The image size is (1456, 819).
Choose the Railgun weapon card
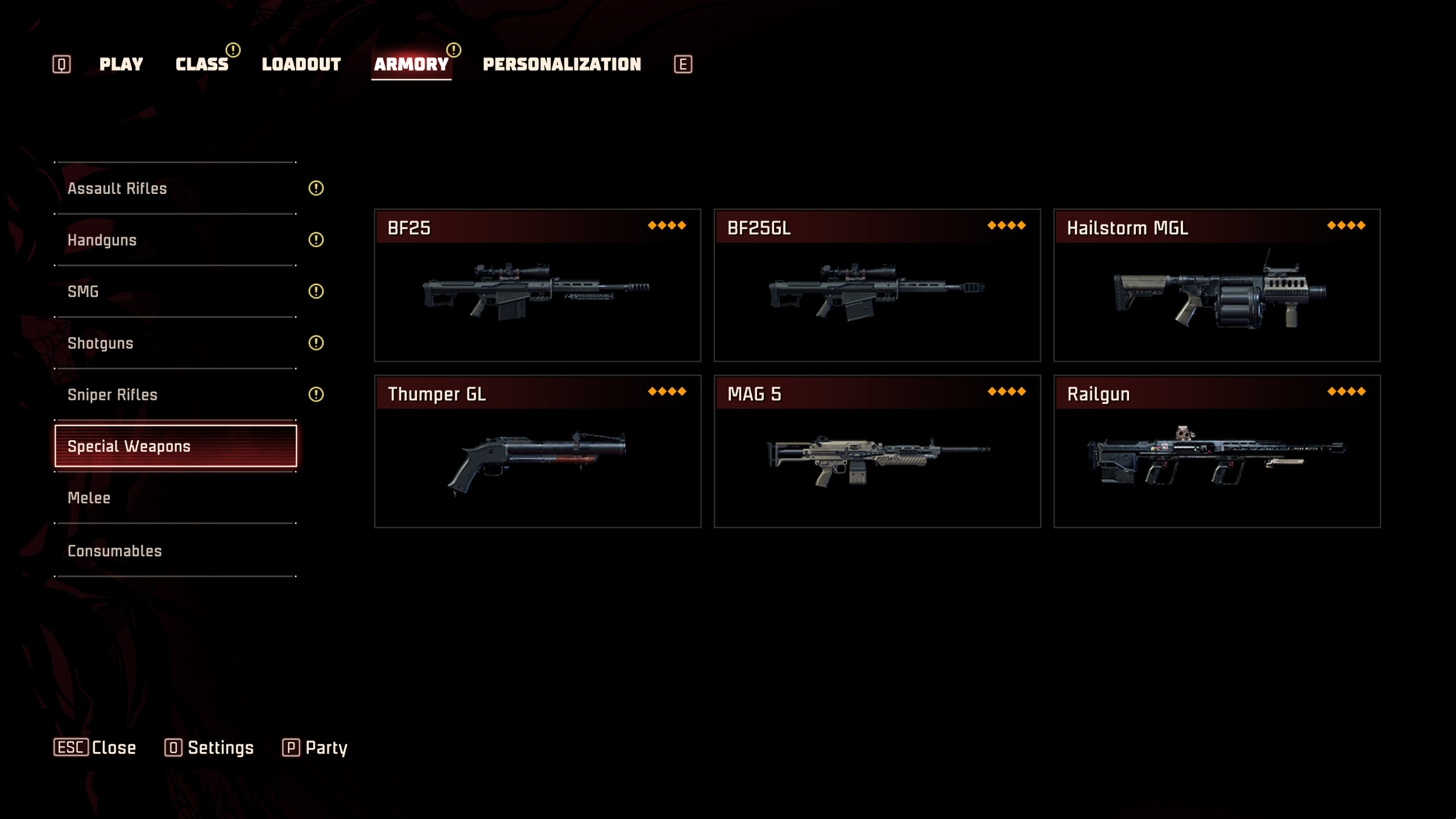1217,452
